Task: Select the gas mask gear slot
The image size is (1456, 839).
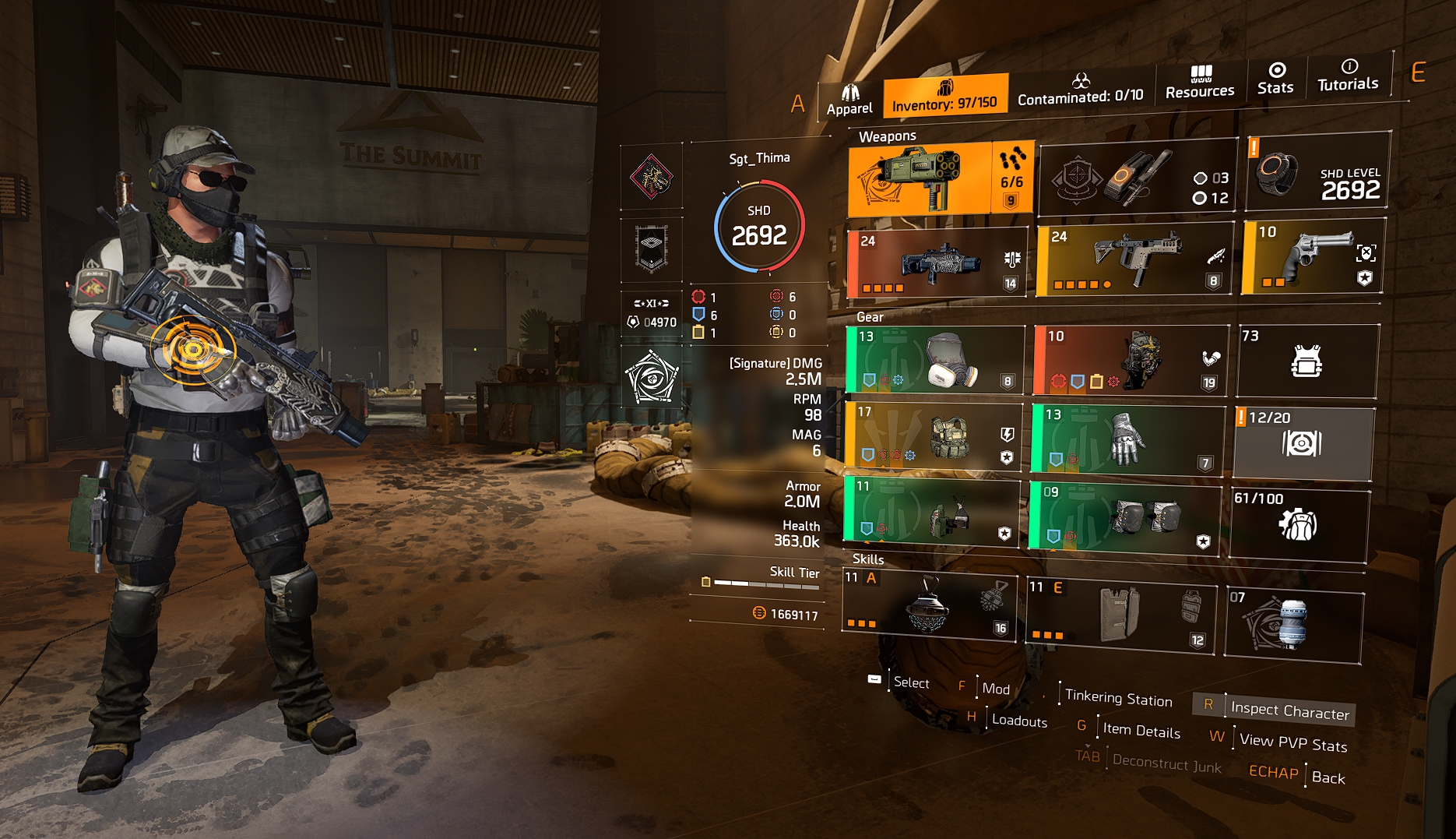Action: click(934, 360)
